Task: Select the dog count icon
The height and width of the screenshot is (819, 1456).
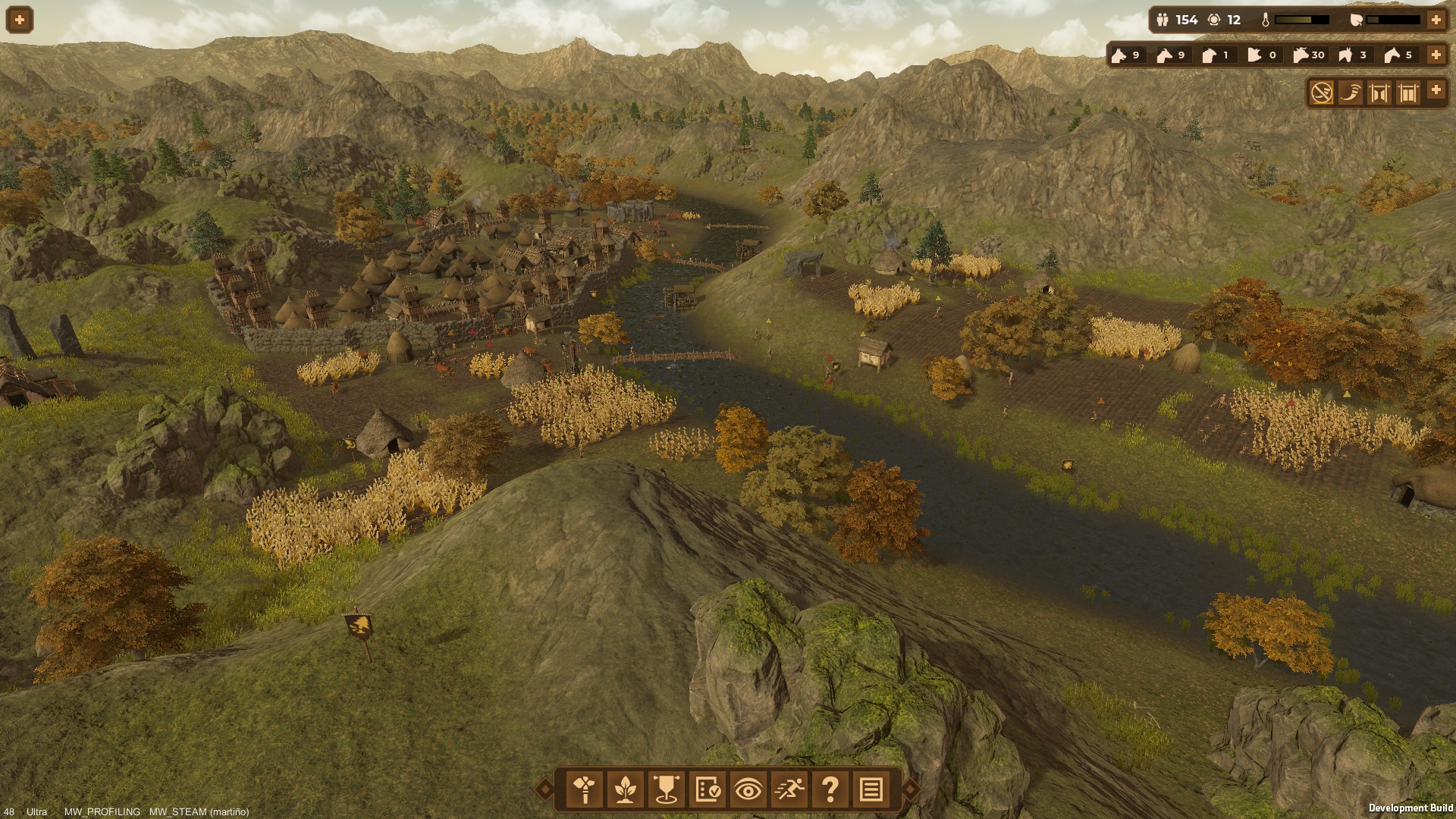Action: coord(1119,55)
